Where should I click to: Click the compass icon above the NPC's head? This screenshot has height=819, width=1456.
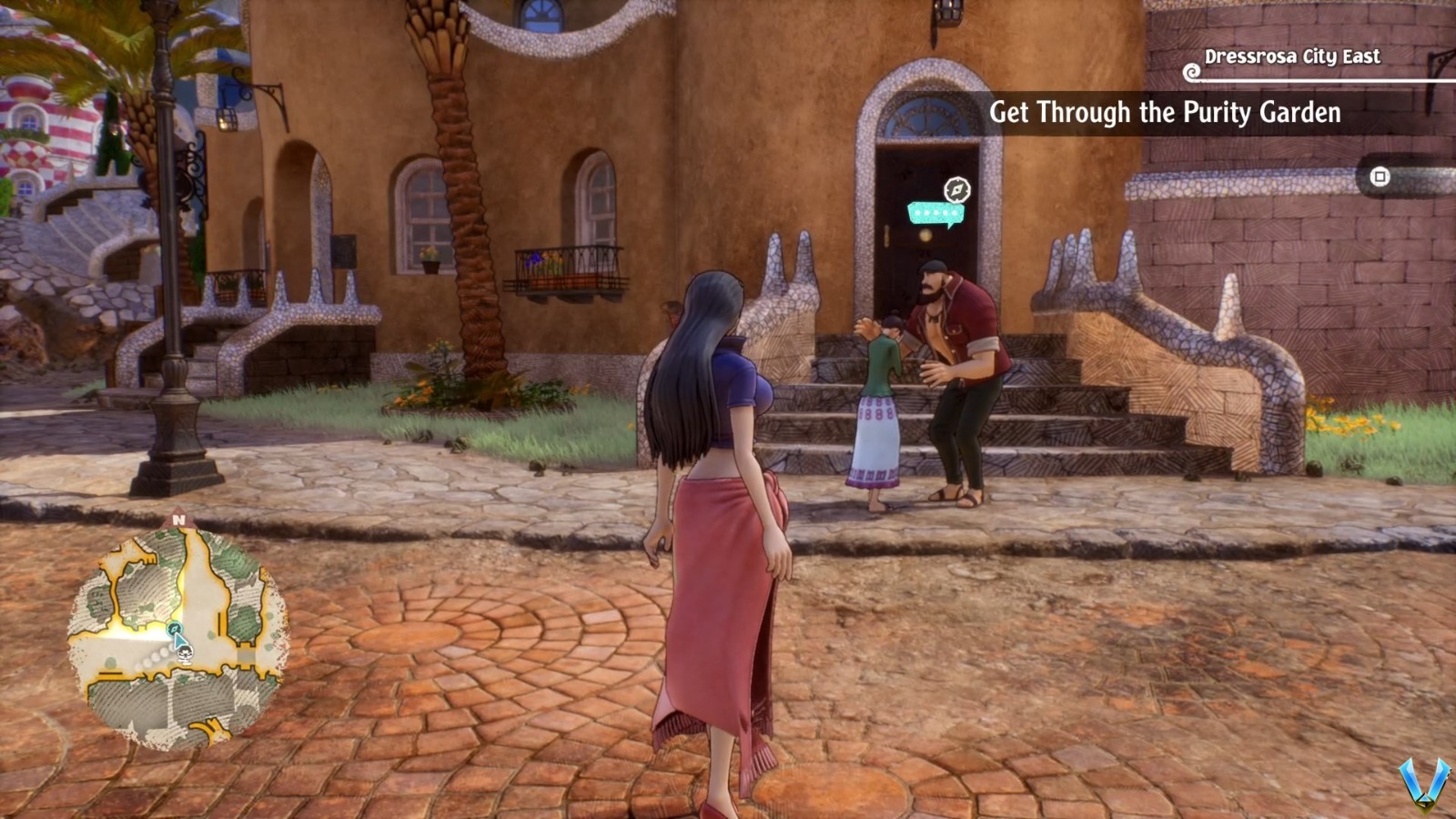point(956,189)
